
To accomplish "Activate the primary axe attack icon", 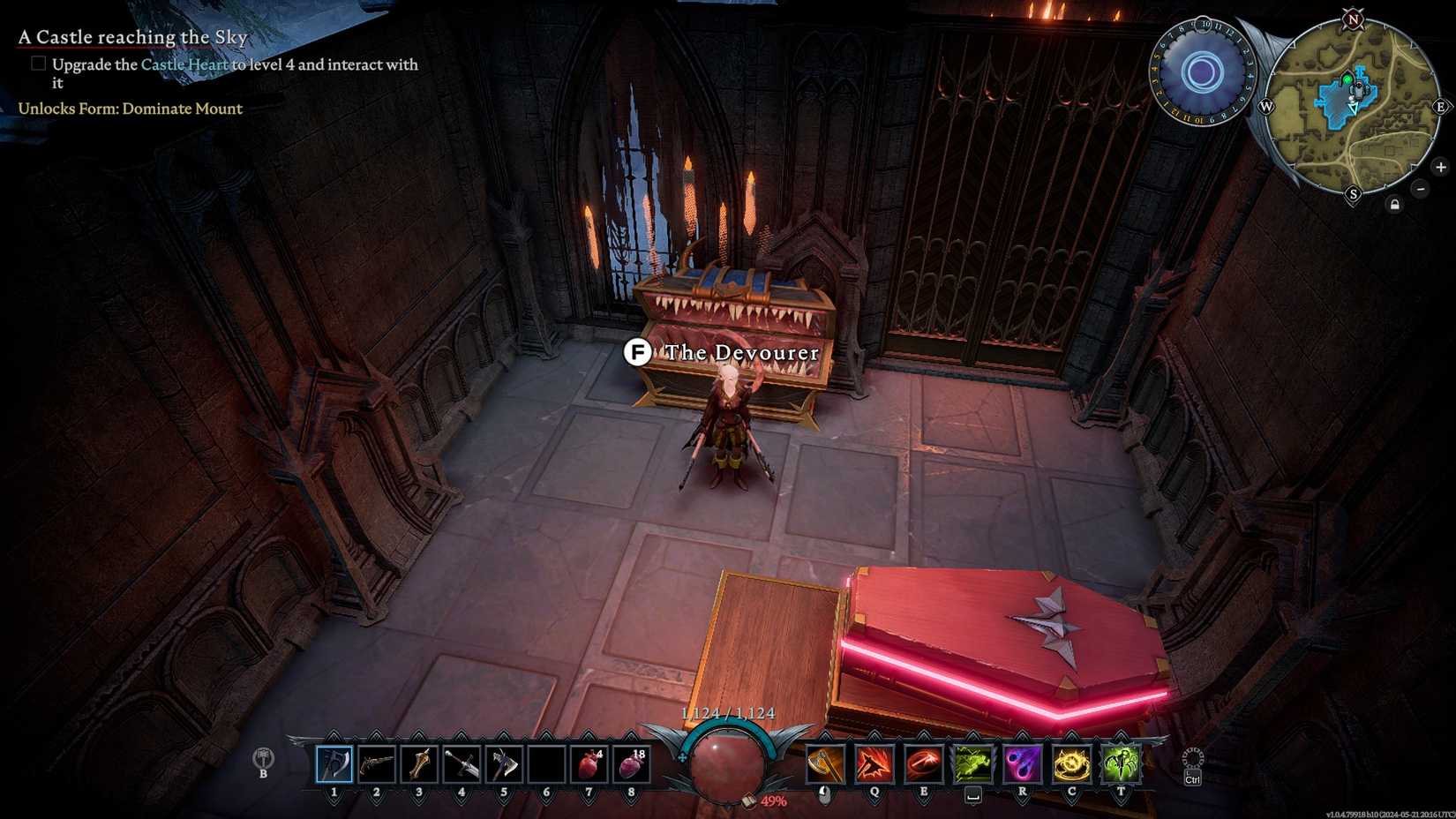I will click(x=825, y=763).
